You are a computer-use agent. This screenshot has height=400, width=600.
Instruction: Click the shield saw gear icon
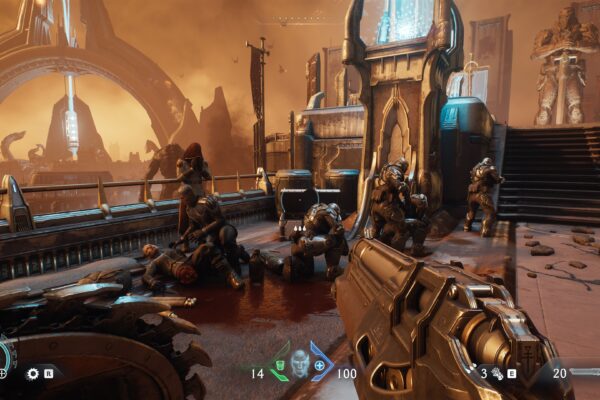(32, 373)
